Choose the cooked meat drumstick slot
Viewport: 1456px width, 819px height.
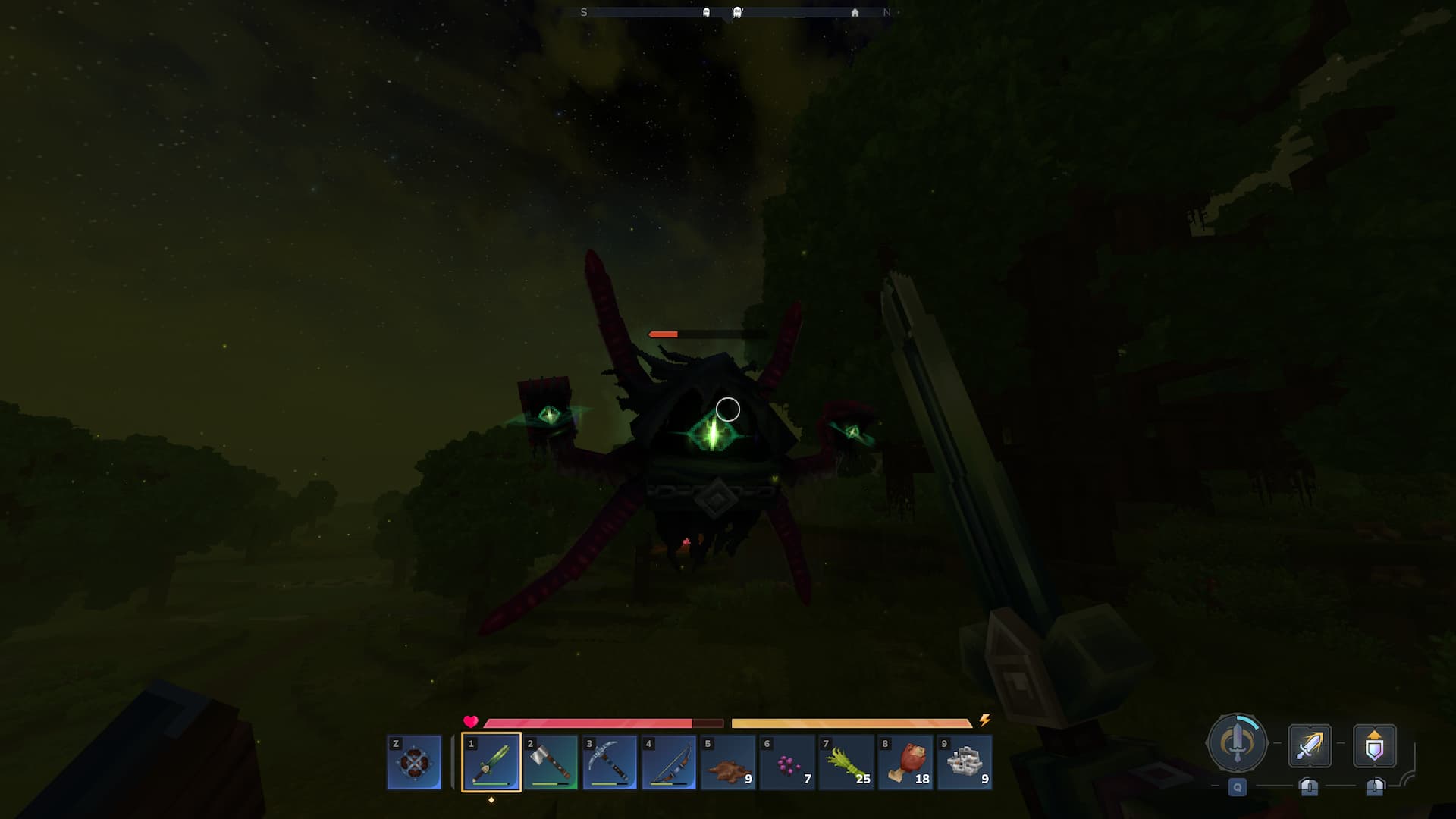905,762
